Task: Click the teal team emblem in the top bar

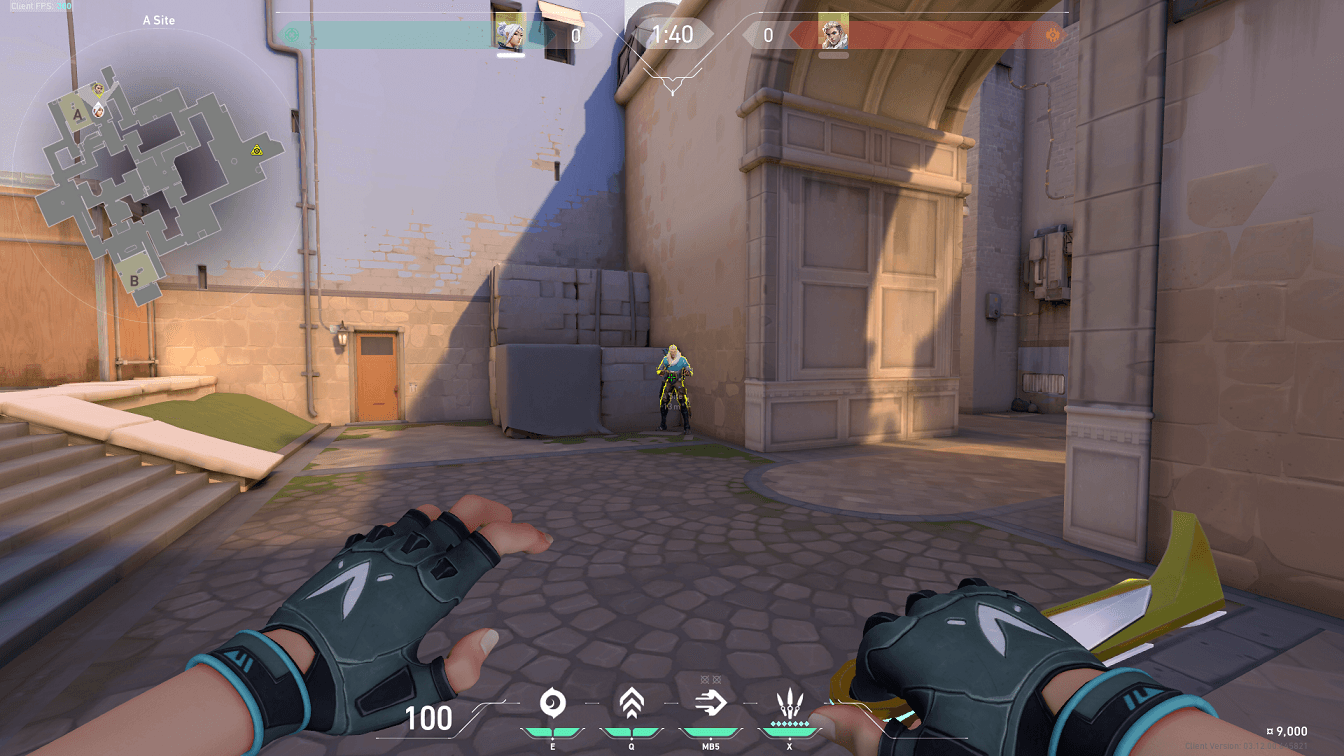Action: click(291, 36)
